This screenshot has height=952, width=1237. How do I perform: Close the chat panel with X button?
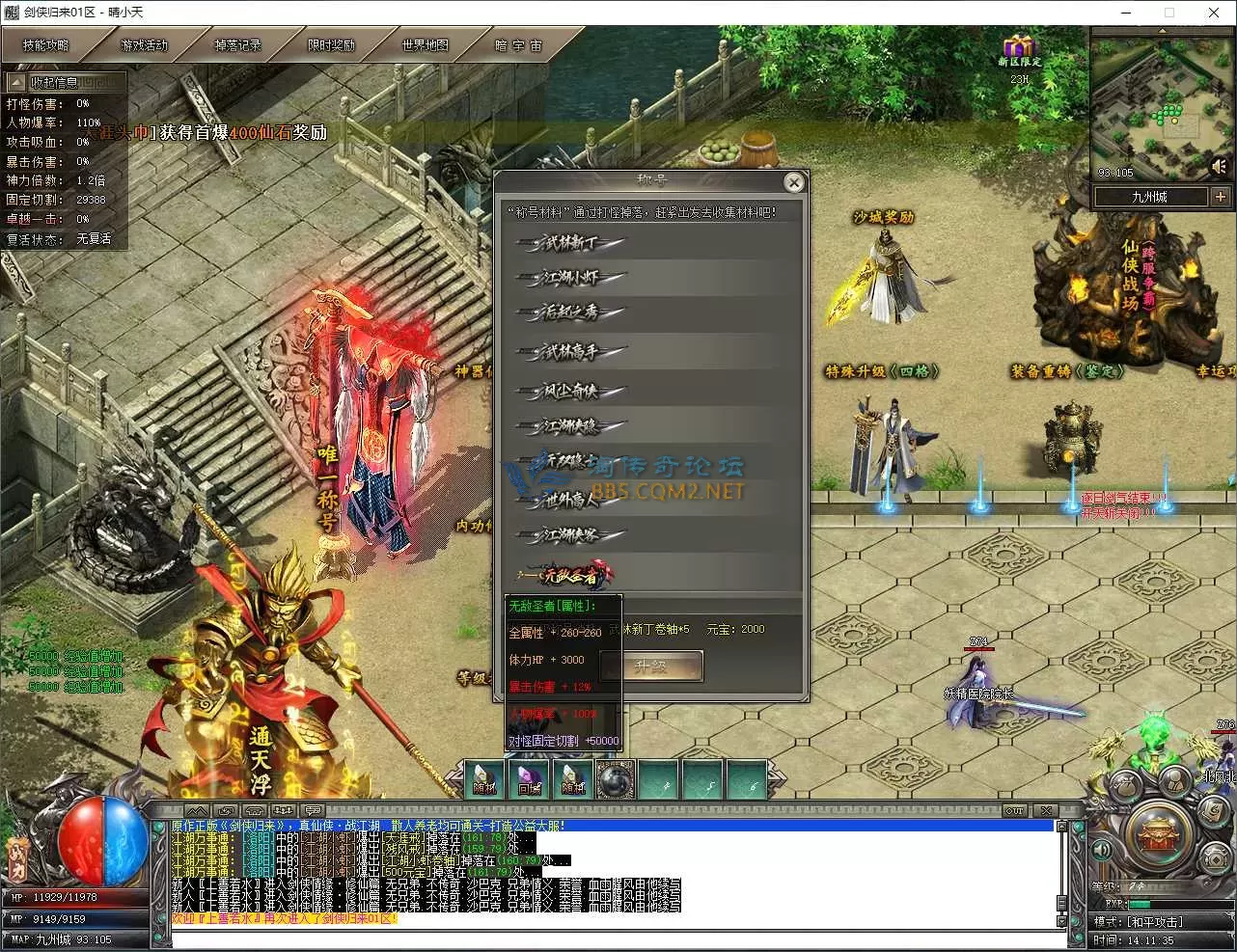point(1045,810)
